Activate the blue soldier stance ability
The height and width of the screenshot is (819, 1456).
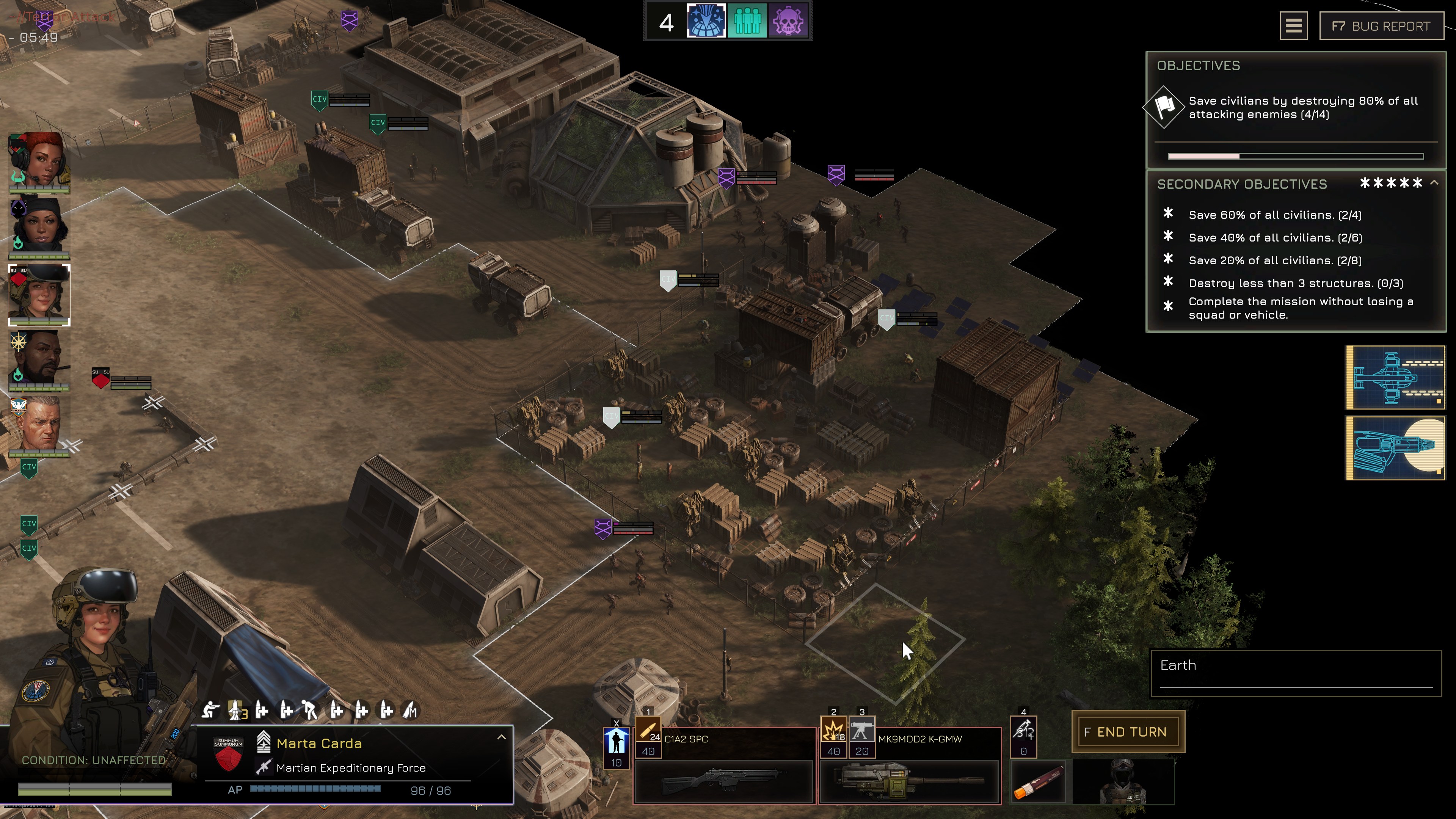pyautogui.click(x=616, y=742)
